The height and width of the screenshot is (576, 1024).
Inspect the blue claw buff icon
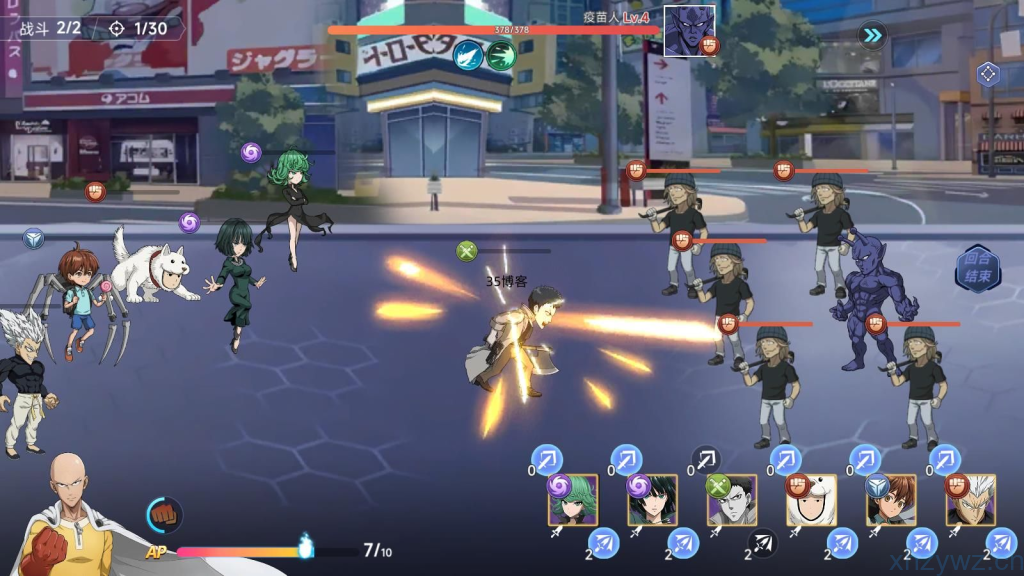point(468,54)
